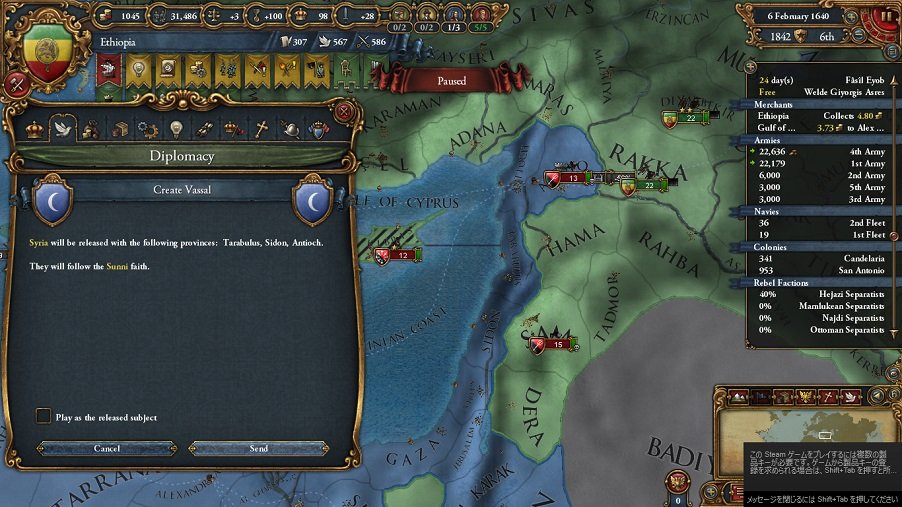The height and width of the screenshot is (507, 902).
Task: Close the Diplomacy panel with red X
Action: click(x=345, y=111)
